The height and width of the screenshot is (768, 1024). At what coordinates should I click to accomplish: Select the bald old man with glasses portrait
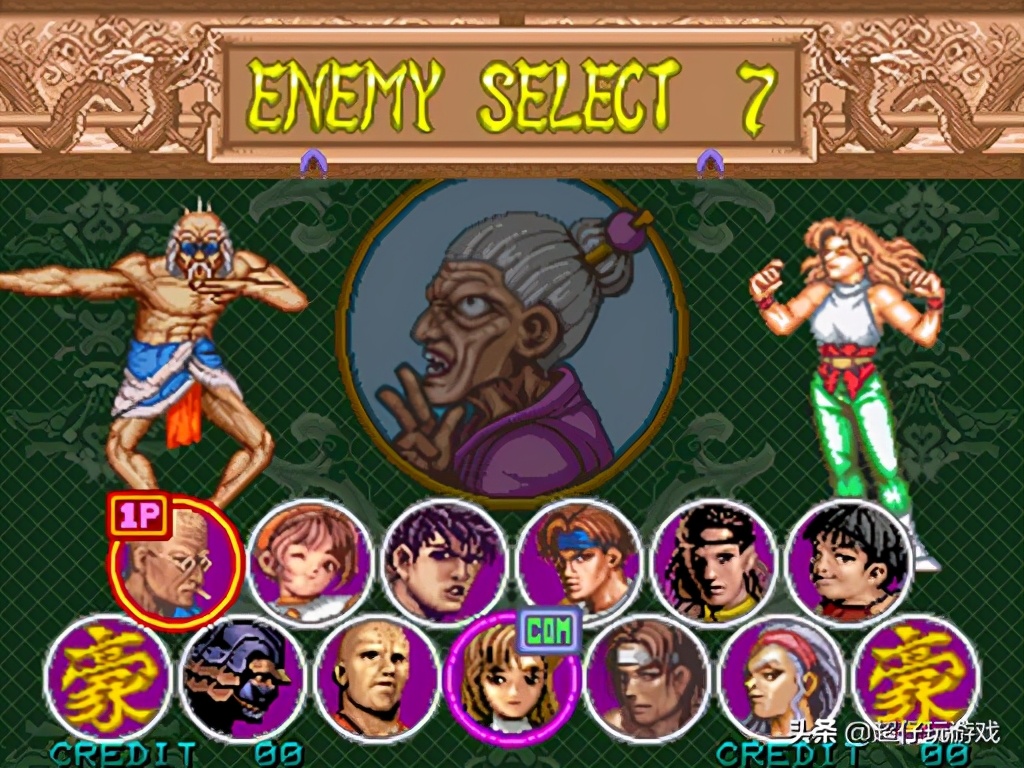(x=176, y=565)
